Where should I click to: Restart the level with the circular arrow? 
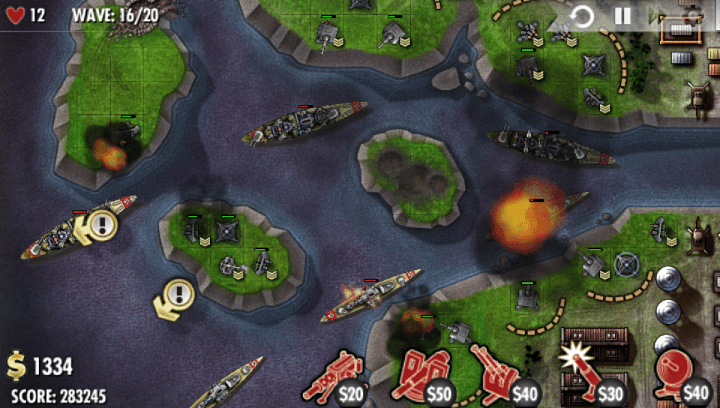tap(582, 16)
